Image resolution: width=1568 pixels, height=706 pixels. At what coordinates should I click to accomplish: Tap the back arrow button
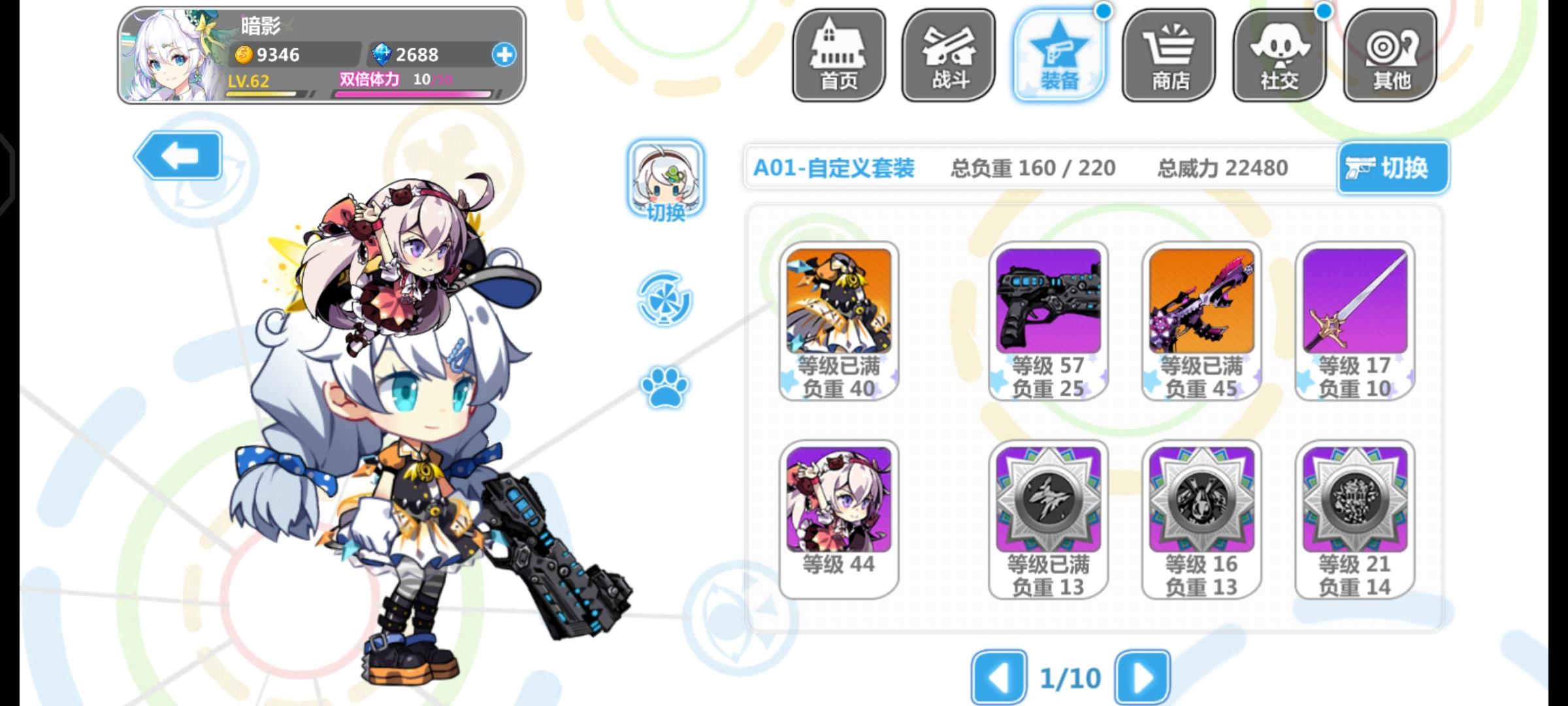click(x=177, y=157)
